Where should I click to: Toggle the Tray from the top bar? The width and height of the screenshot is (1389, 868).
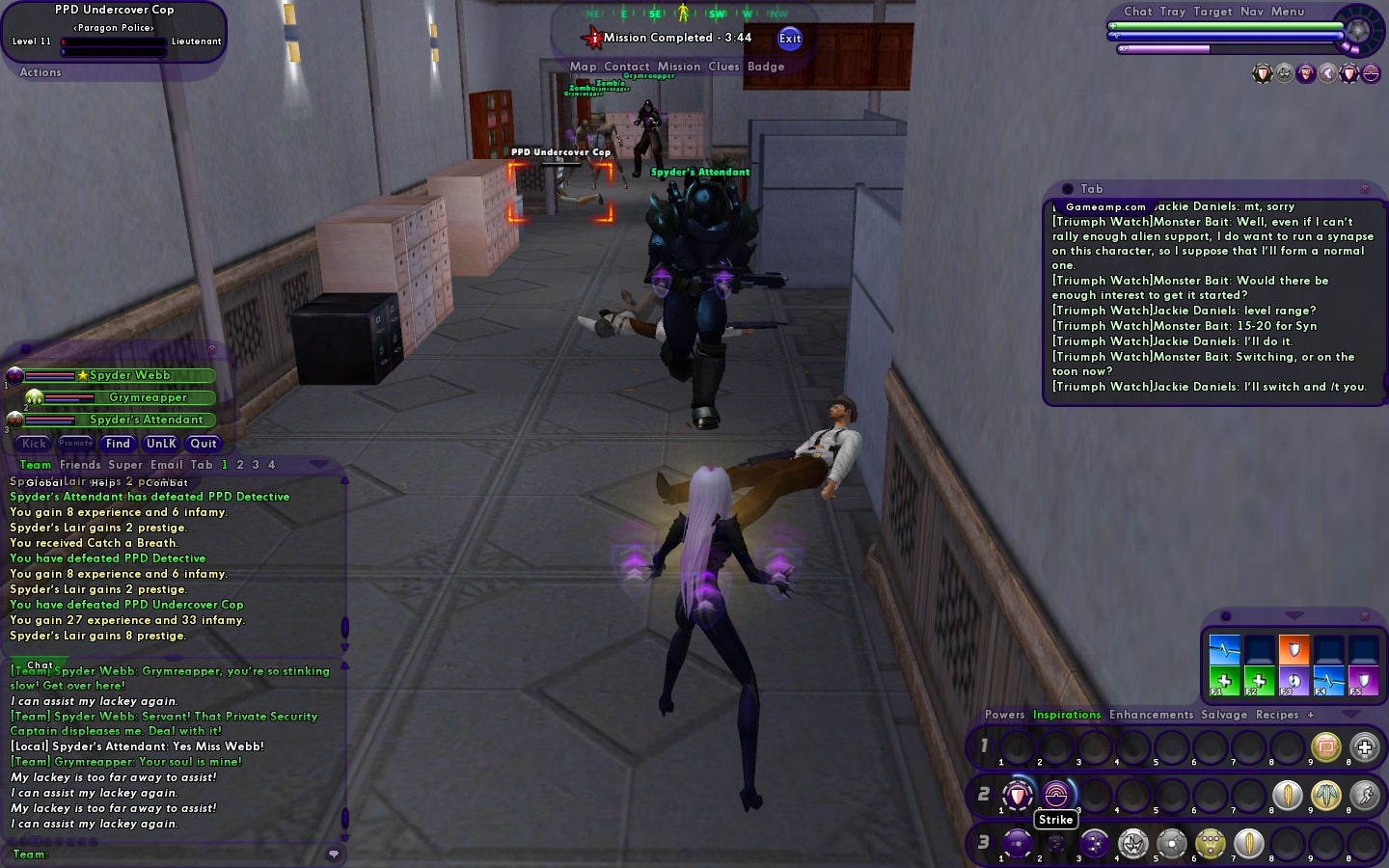coord(1173,12)
